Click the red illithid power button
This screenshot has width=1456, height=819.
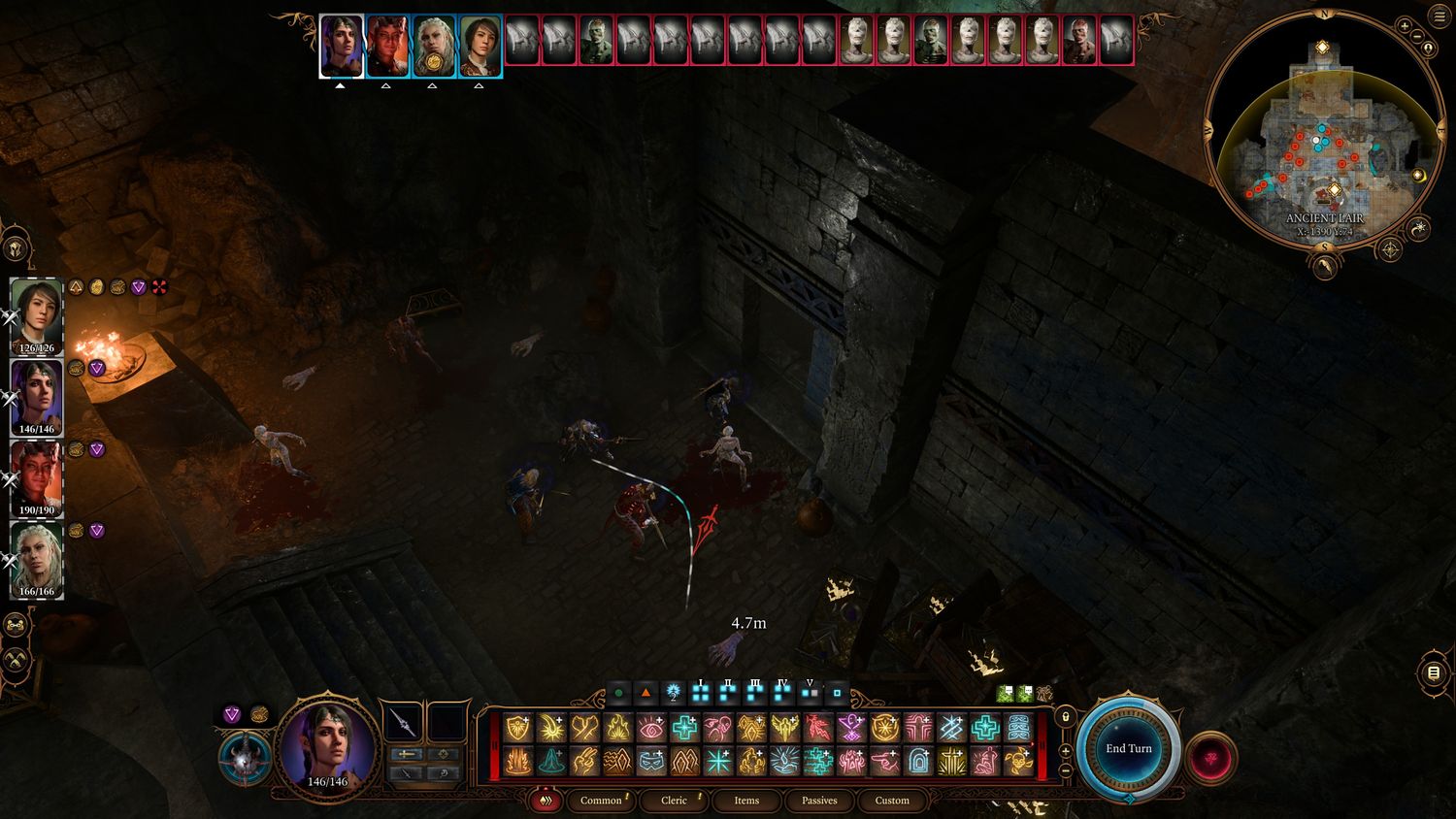pyautogui.click(x=1210, y=758)
